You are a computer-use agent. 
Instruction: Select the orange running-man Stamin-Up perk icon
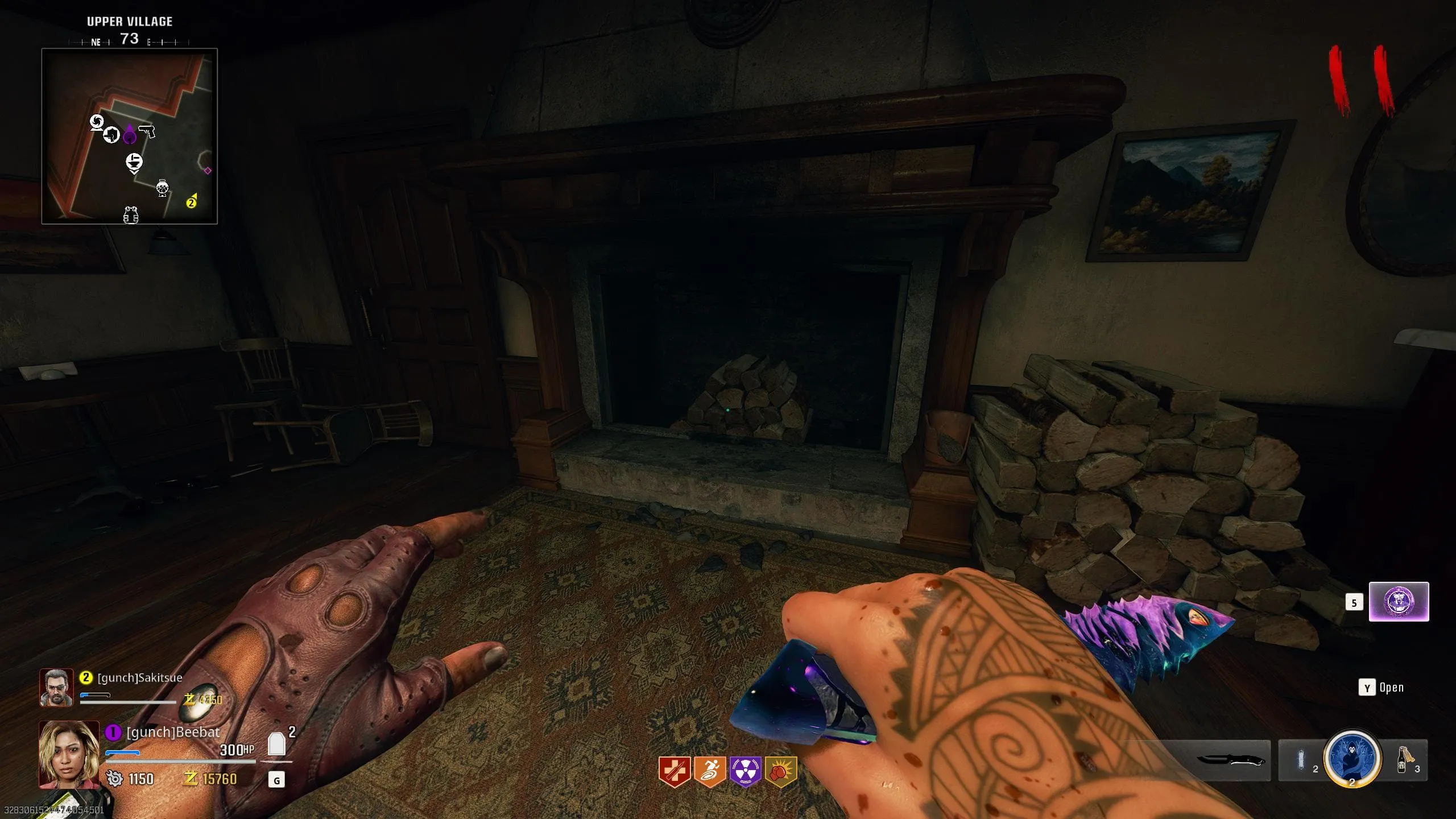point(710,771)
